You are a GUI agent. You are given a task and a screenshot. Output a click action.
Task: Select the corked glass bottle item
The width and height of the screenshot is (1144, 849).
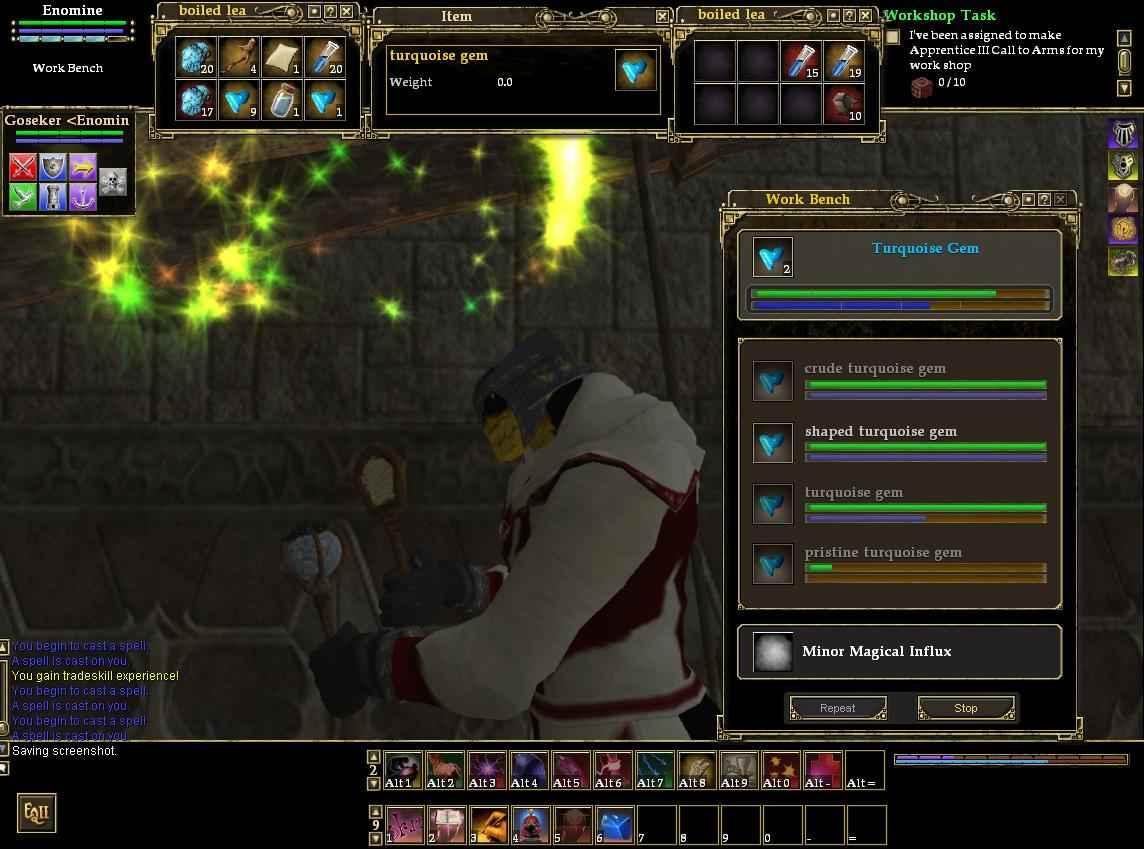281,100
